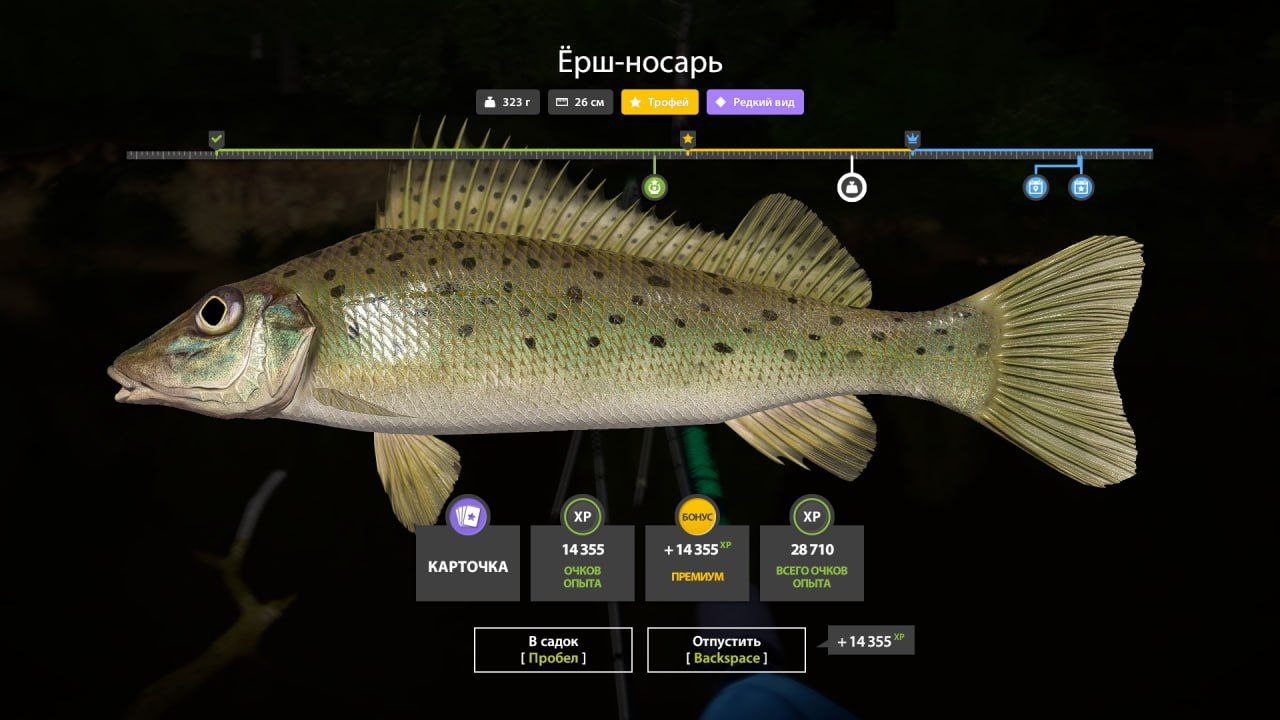This screenshot has height=720, width=1280.
Task: Select the white weight marker on the scale
Action: point(851,187)
